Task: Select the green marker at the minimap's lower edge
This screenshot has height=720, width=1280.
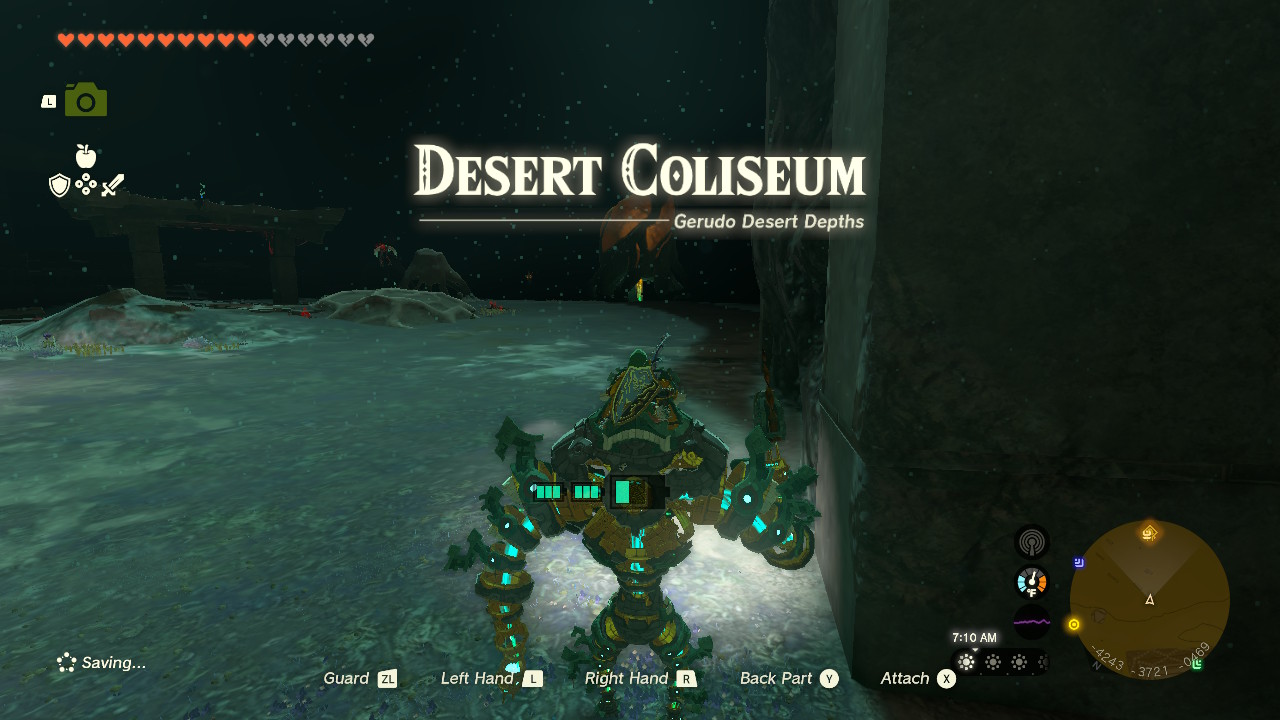Action: (1196, 664)
